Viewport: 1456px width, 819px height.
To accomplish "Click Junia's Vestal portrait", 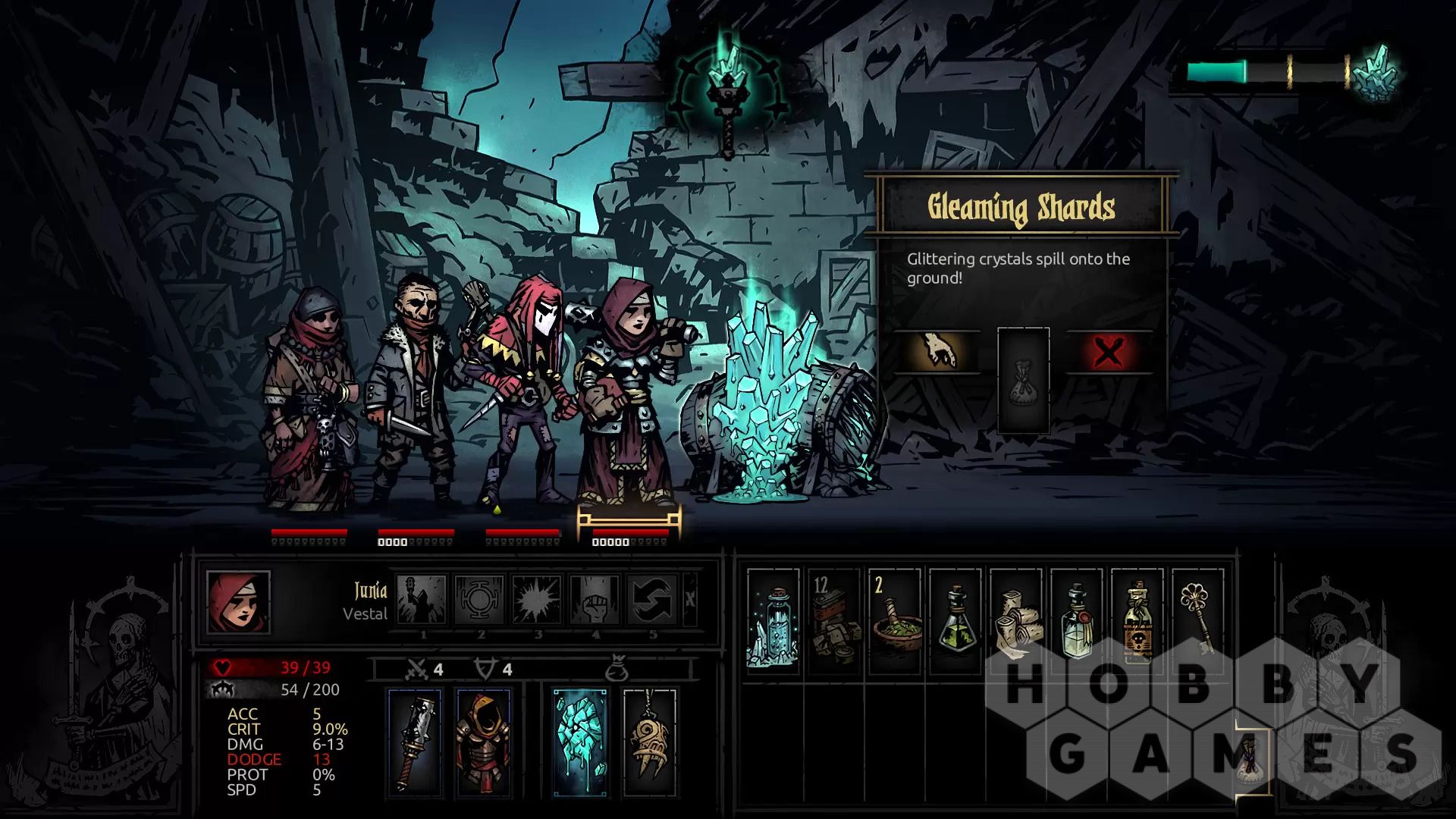I will click(238, 601).
